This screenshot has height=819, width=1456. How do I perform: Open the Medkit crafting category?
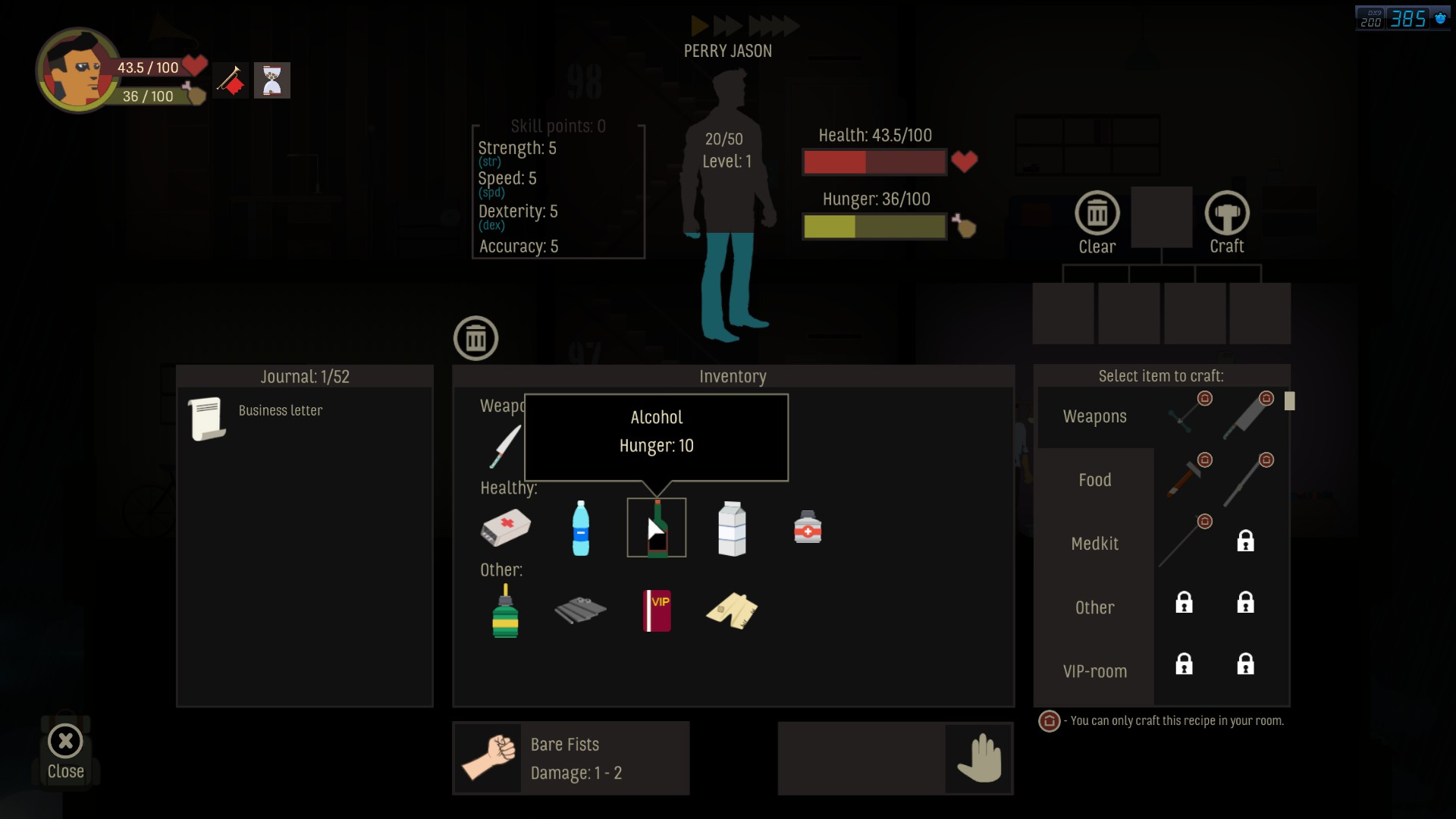[x=1094, y=544]
